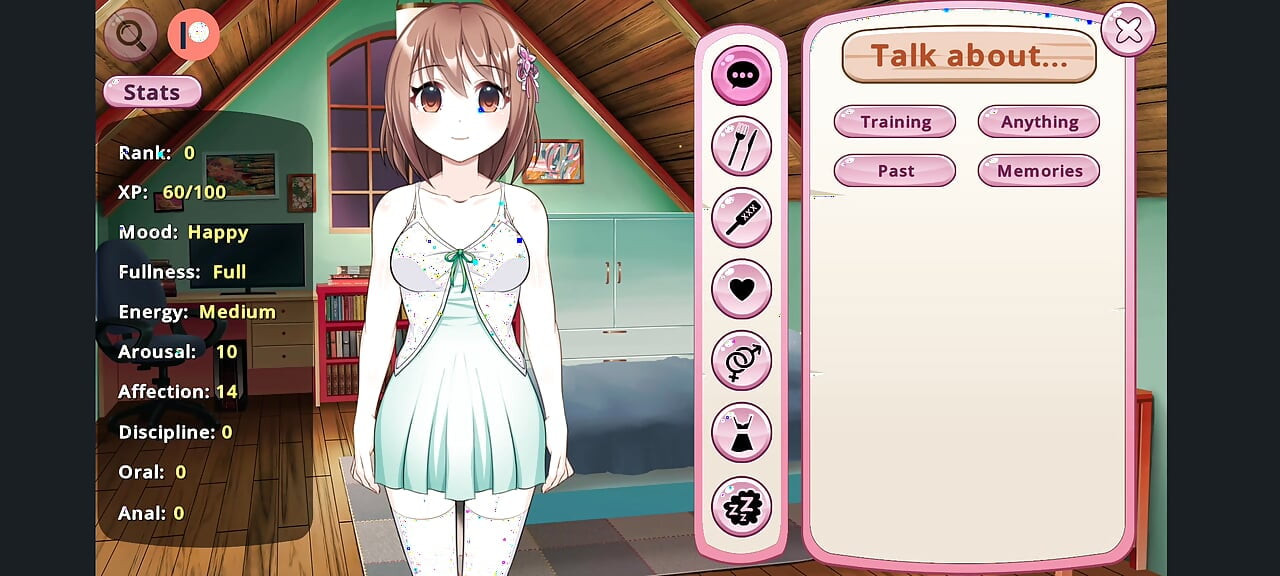The image size is (1280, 576).
Task: Talk about her Past
Action: (895, 171)
